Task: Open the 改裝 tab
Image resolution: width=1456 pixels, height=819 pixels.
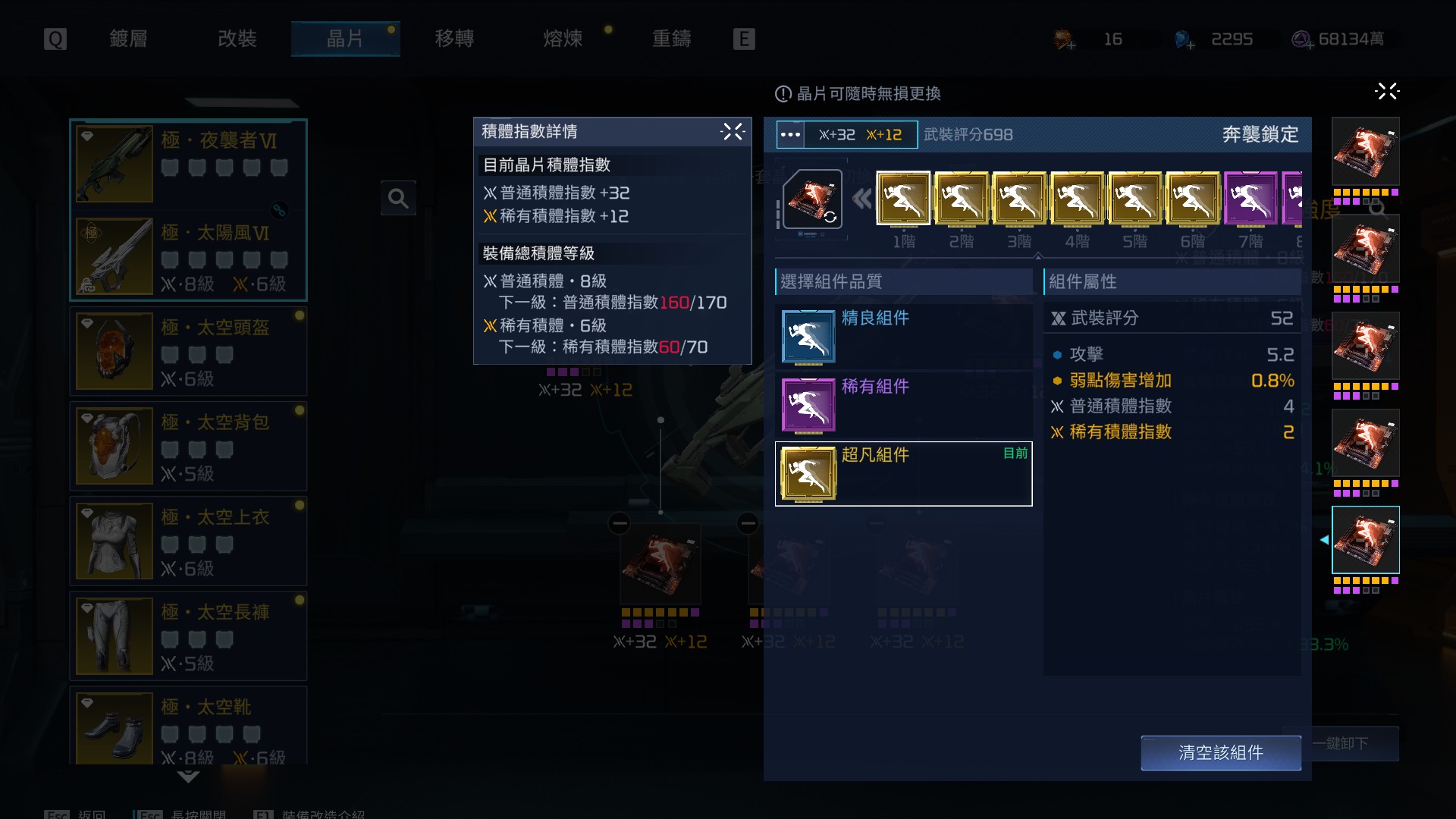Action: [237, 39]
